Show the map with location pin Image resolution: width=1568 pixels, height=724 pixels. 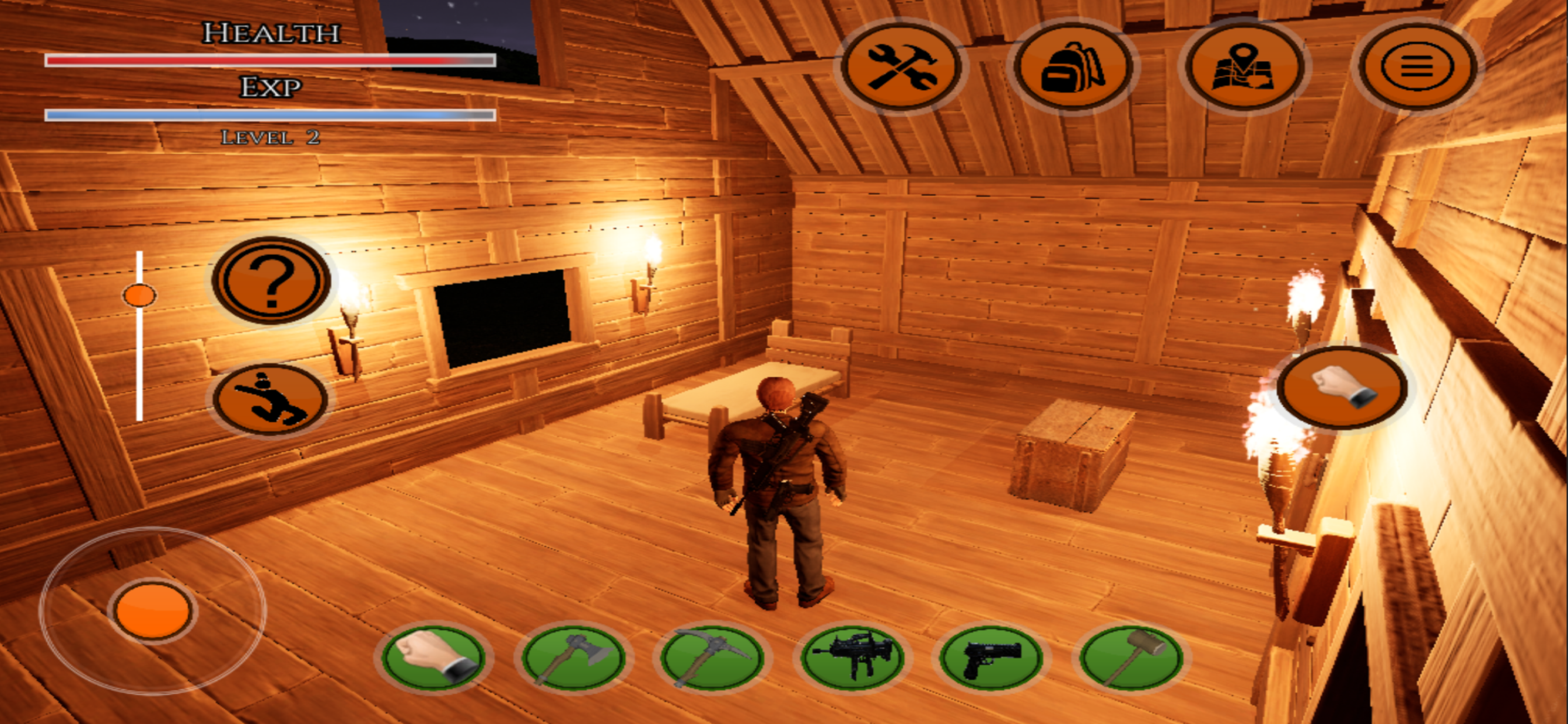click(1244, 66)
